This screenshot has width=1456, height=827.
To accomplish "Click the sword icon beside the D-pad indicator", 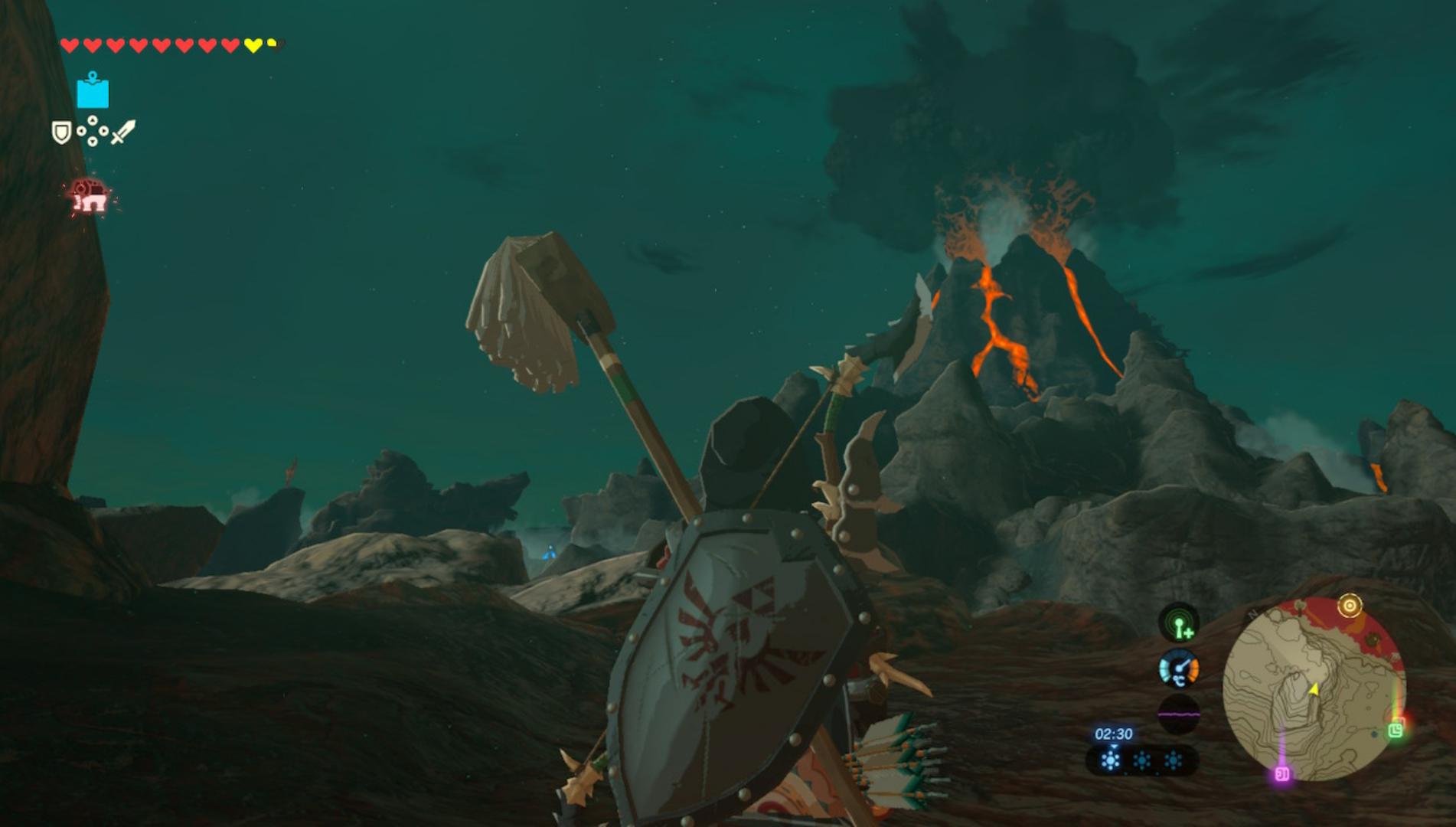I will click(124, 132).
